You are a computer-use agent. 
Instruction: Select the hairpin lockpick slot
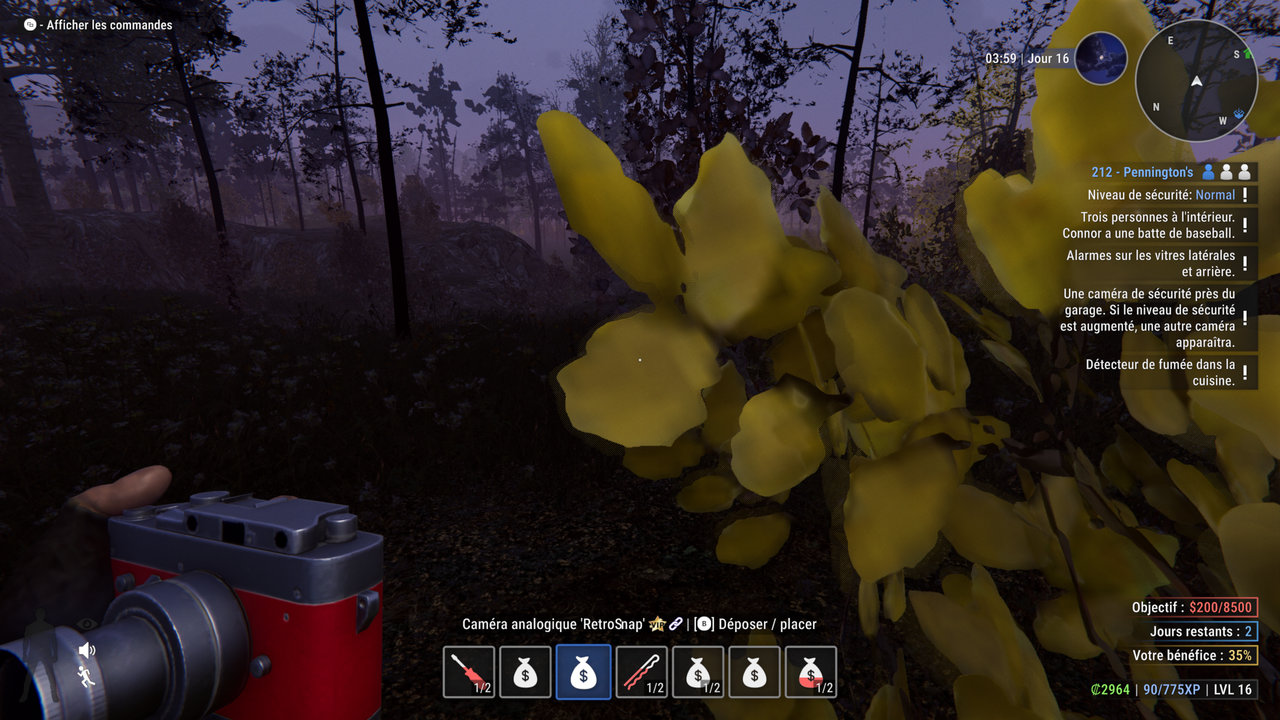[x=641, y=672]
